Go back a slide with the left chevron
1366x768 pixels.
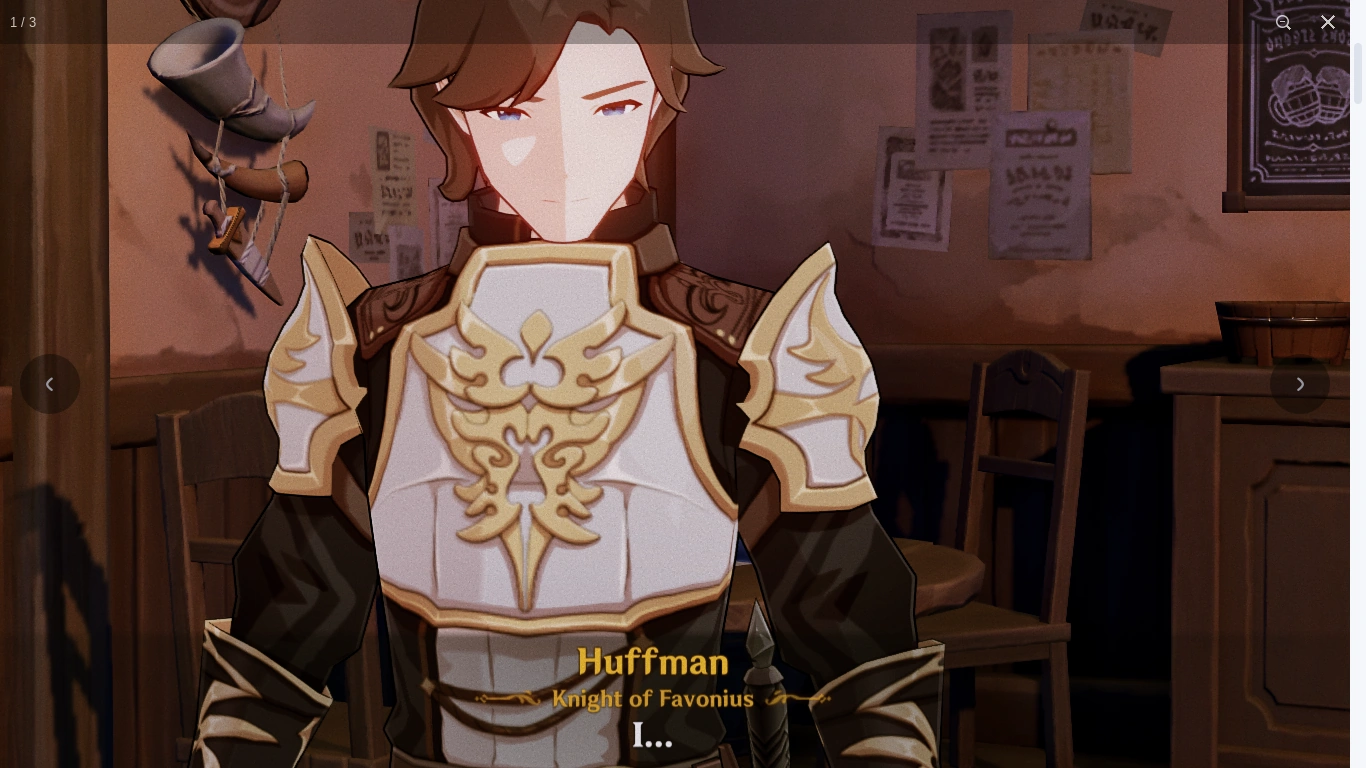[x=50, y=384]
